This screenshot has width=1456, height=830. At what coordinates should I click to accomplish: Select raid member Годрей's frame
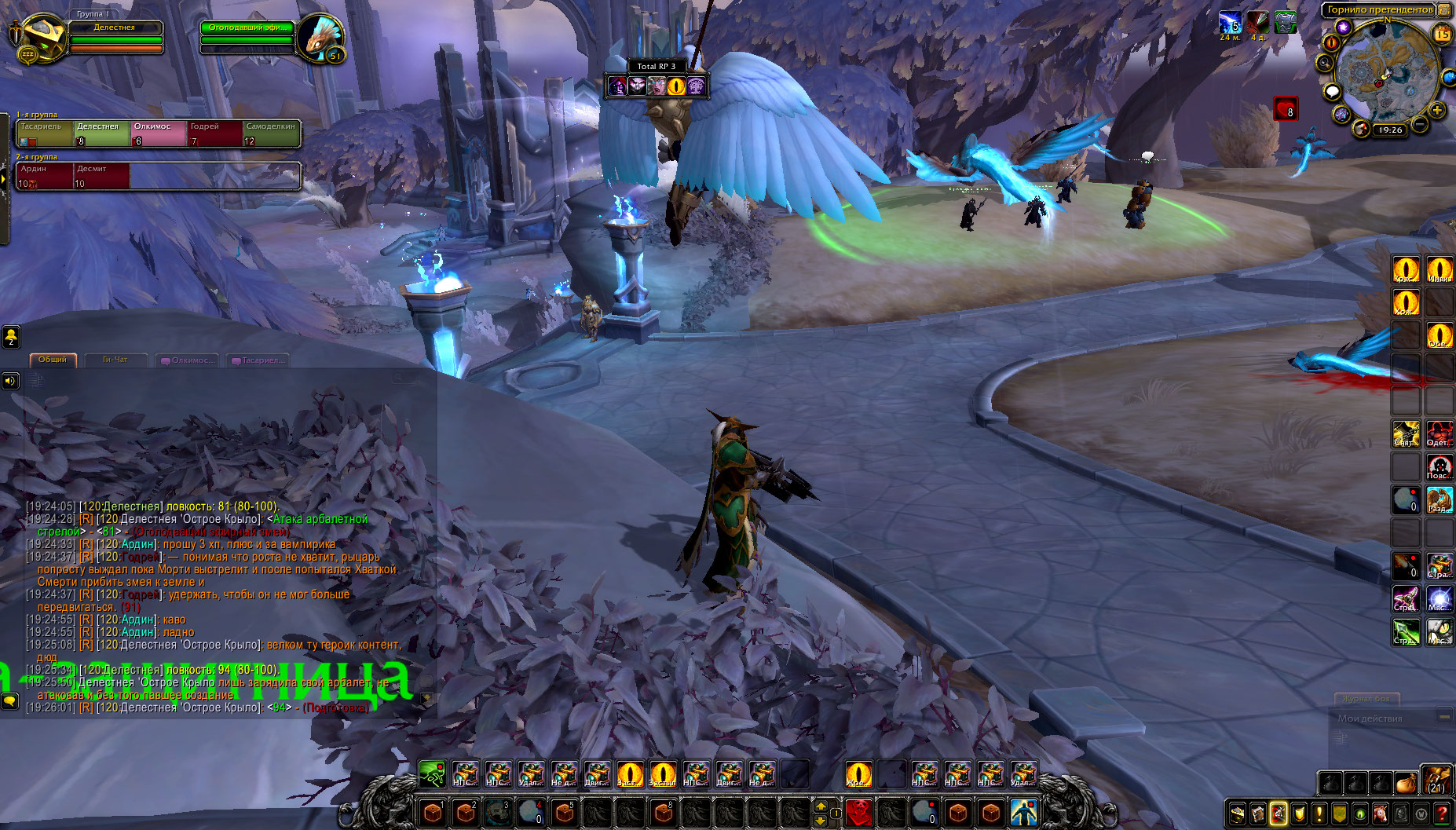click(214, 133)
